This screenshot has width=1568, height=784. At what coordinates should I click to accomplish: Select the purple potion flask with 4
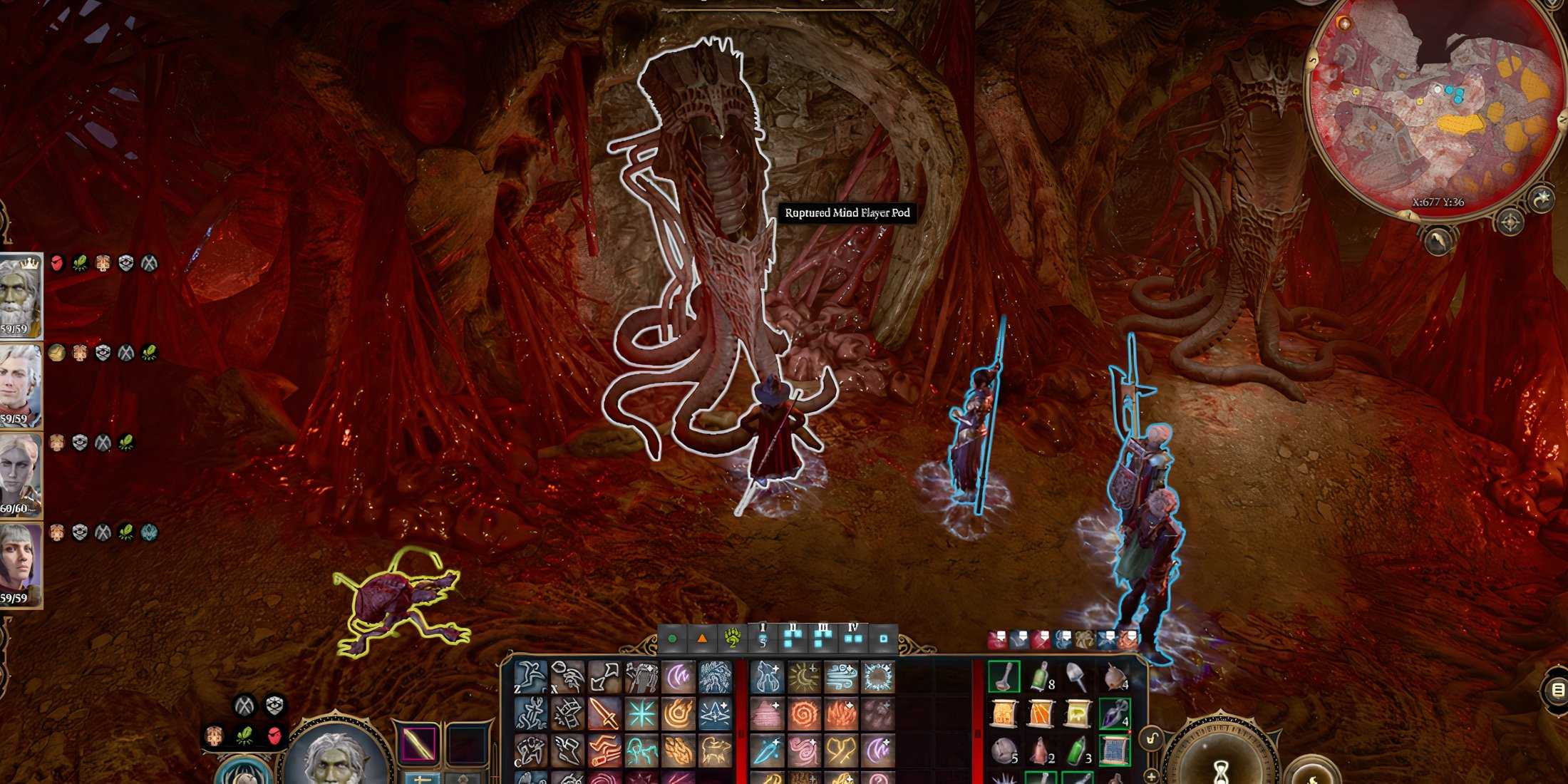1113,713
